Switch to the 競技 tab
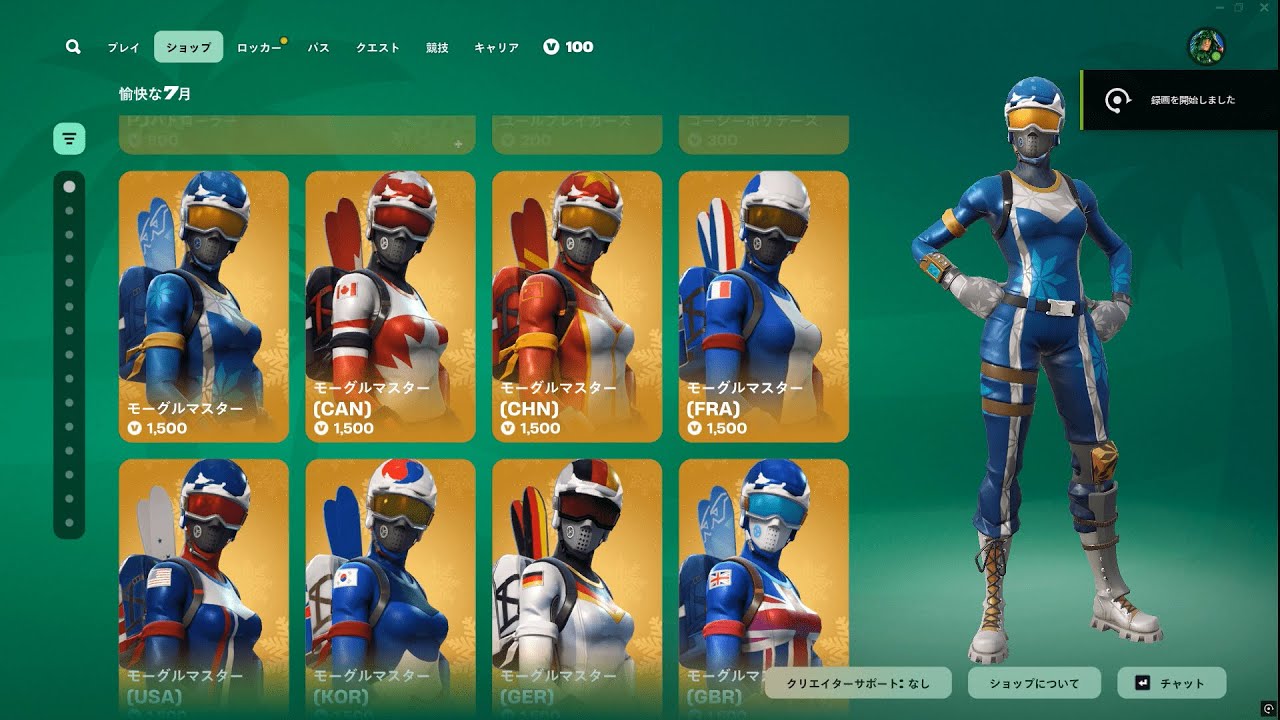 coord(437,47)
